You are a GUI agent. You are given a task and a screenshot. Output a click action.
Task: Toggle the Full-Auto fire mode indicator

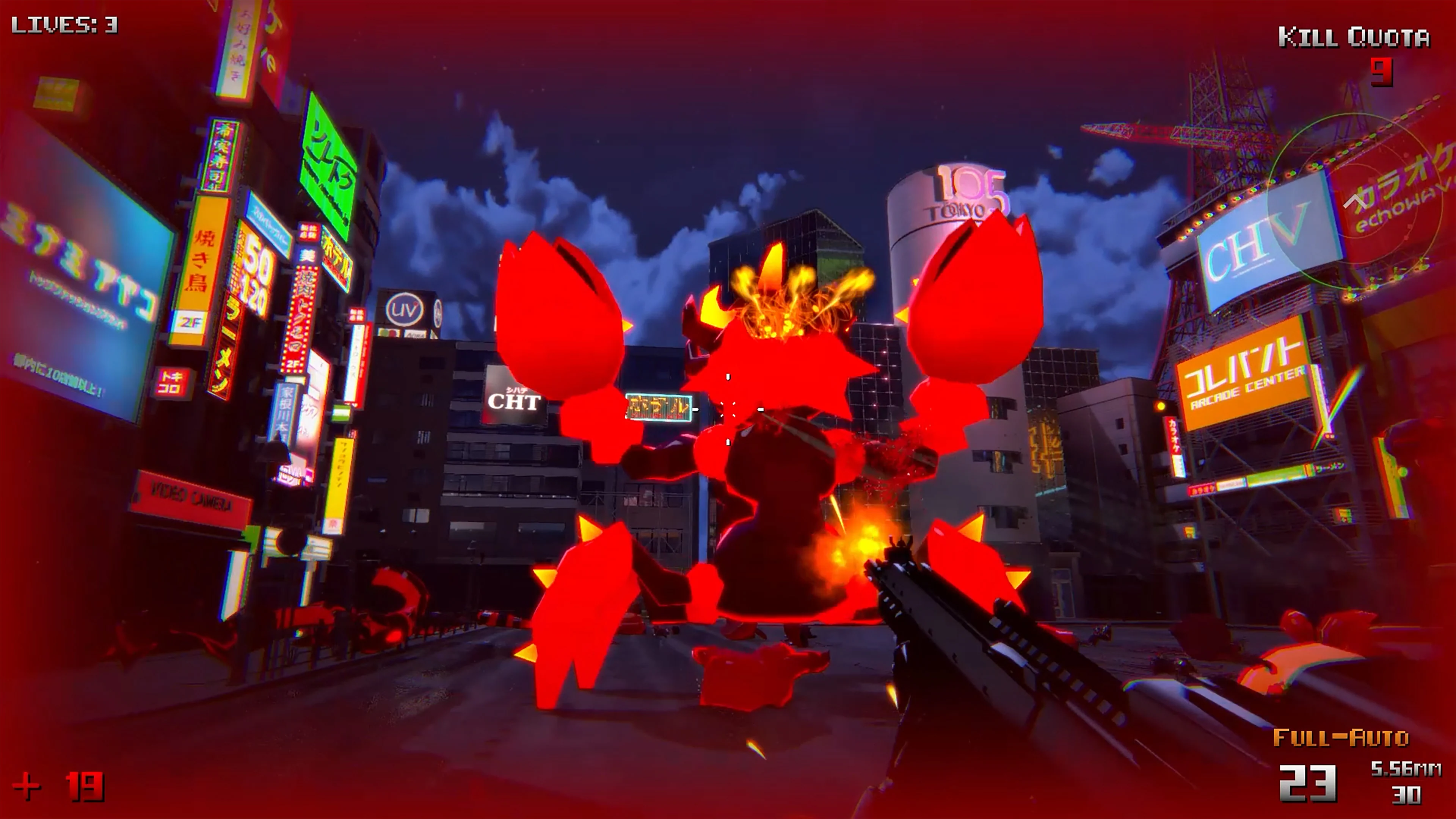tap(1341, 738)
